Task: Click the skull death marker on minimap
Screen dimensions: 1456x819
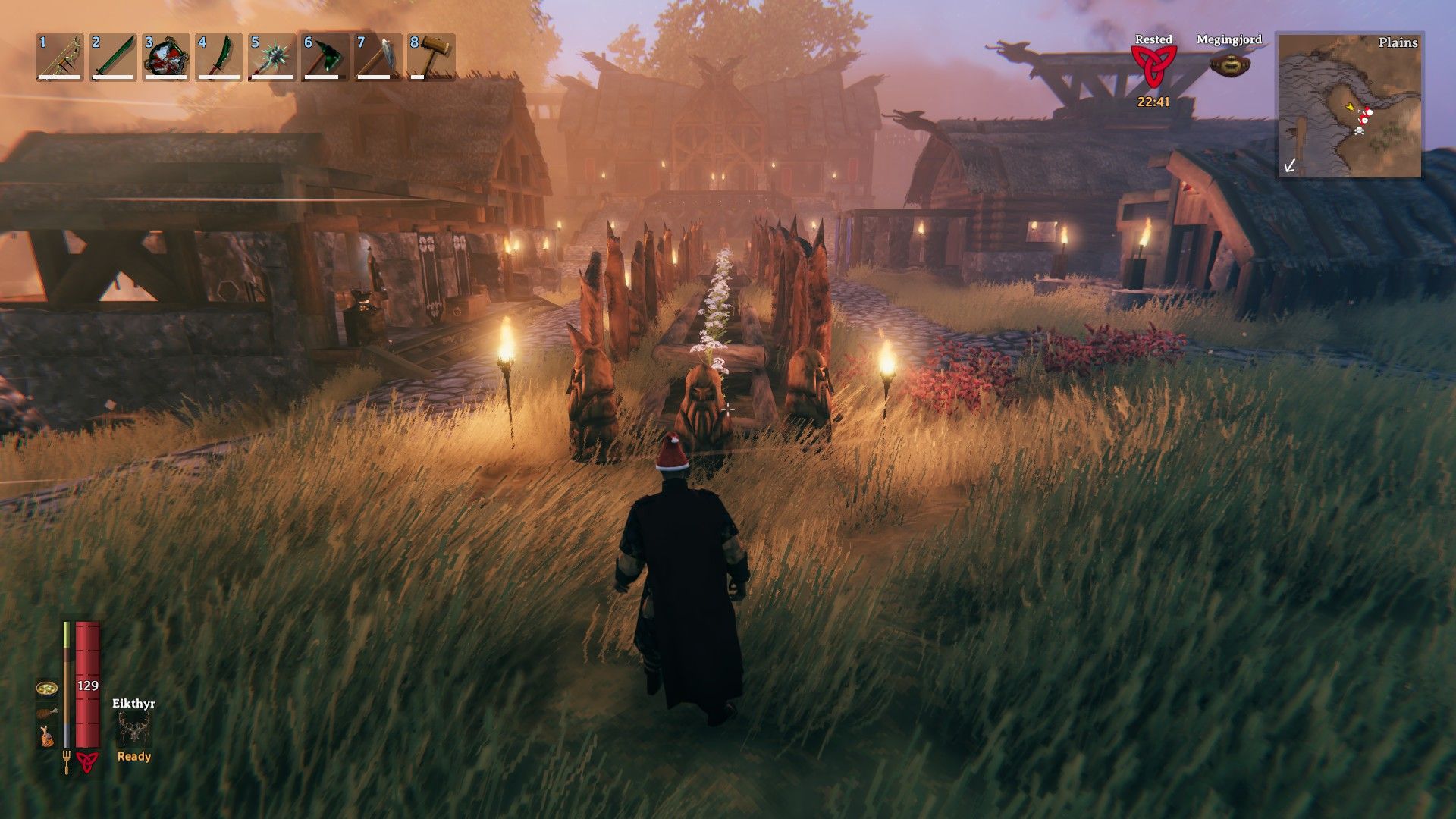Action: click(1360, 132)
